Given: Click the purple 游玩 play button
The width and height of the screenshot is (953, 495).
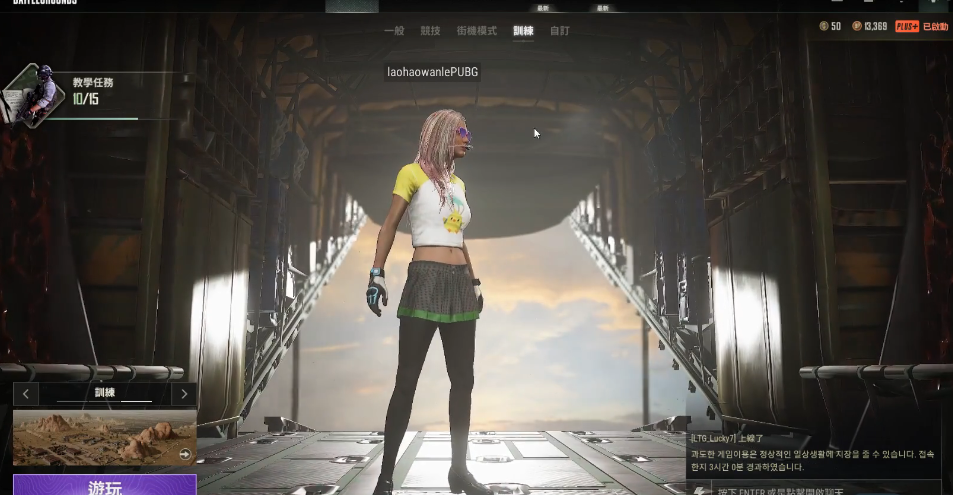Looking at the screenshot, I should tap(105, 486).
